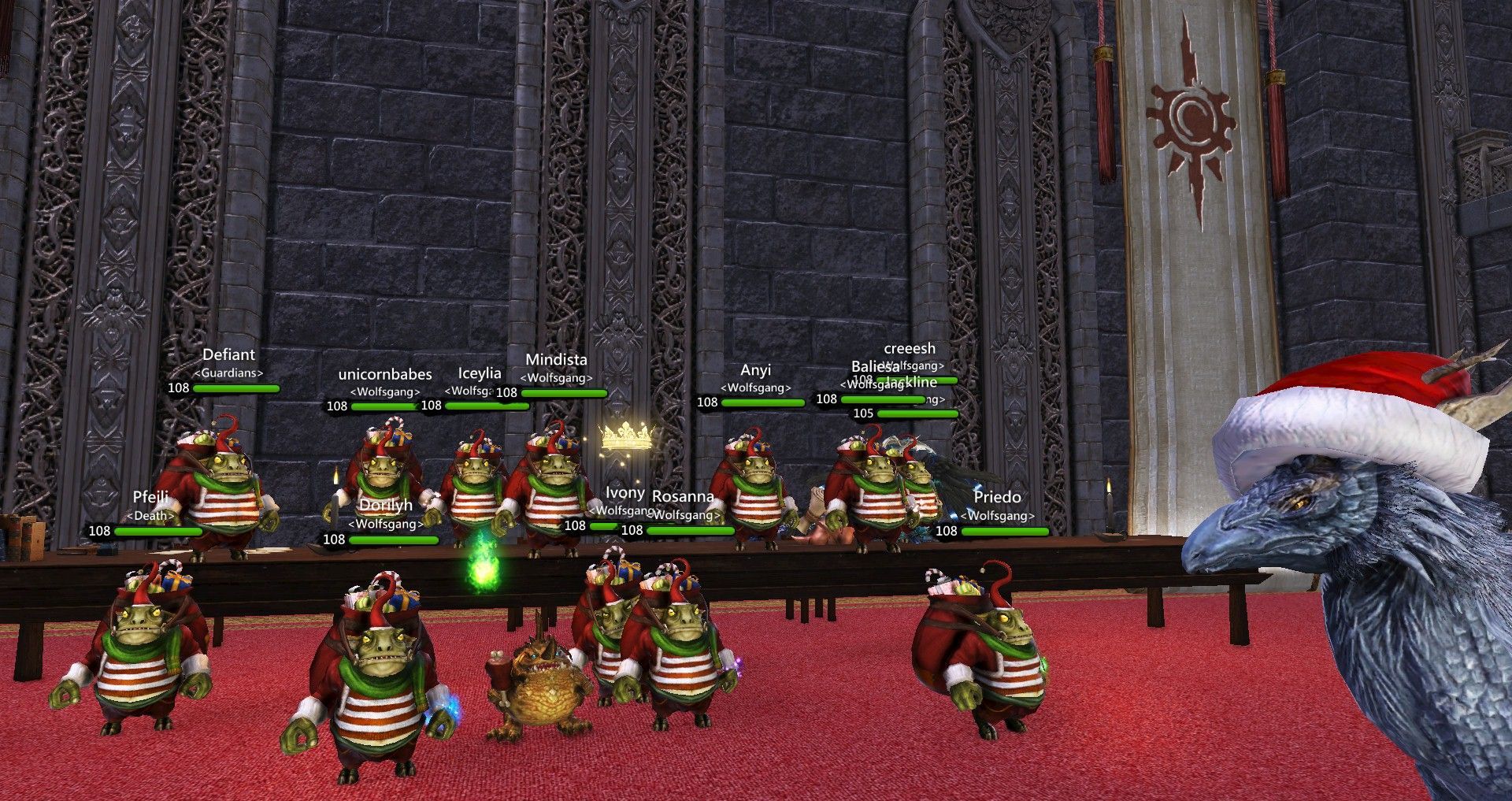Click Mindista's name tag
Image resolution: width=1512 pixels, height=801 pixels.
click(556, 360)
